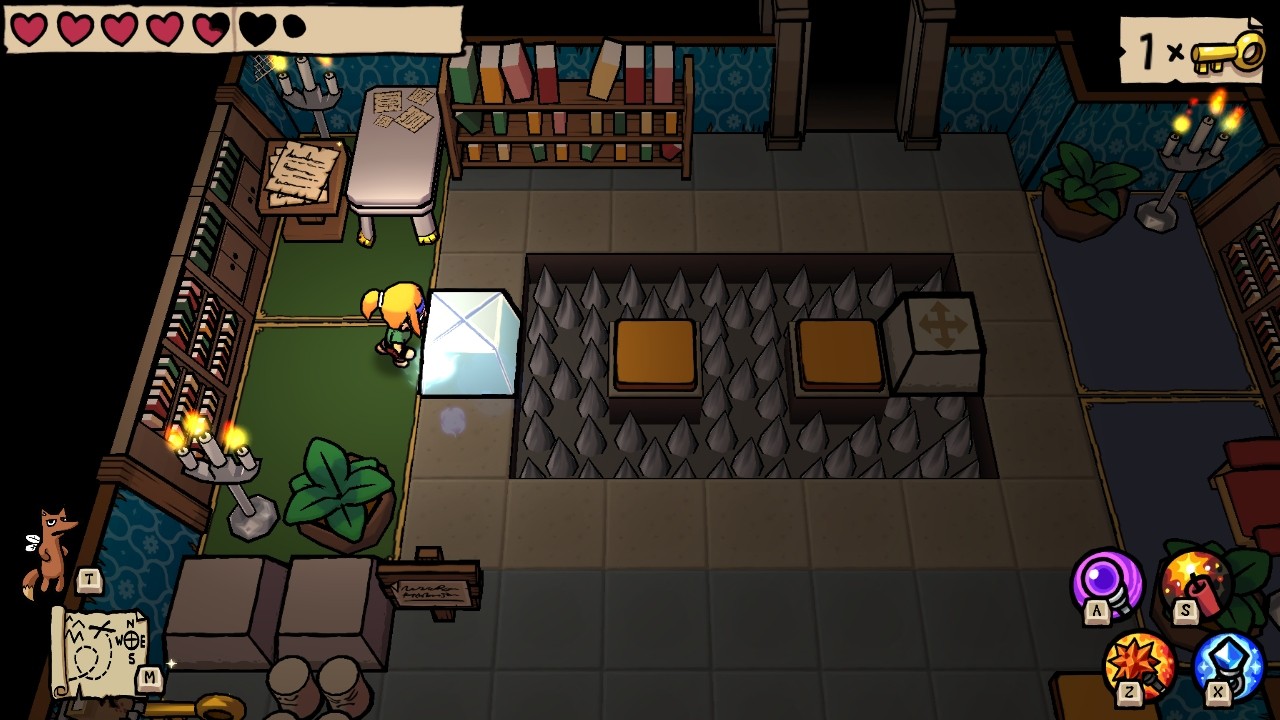Use the blue ice crystal ring item
1280x720 pixels.
pos(1229,664)
